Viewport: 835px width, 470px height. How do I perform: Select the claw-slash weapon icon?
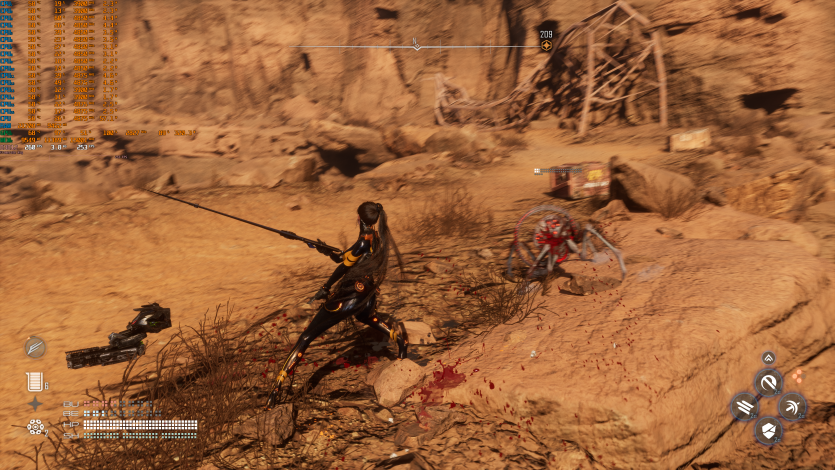(x=36, y=347)
